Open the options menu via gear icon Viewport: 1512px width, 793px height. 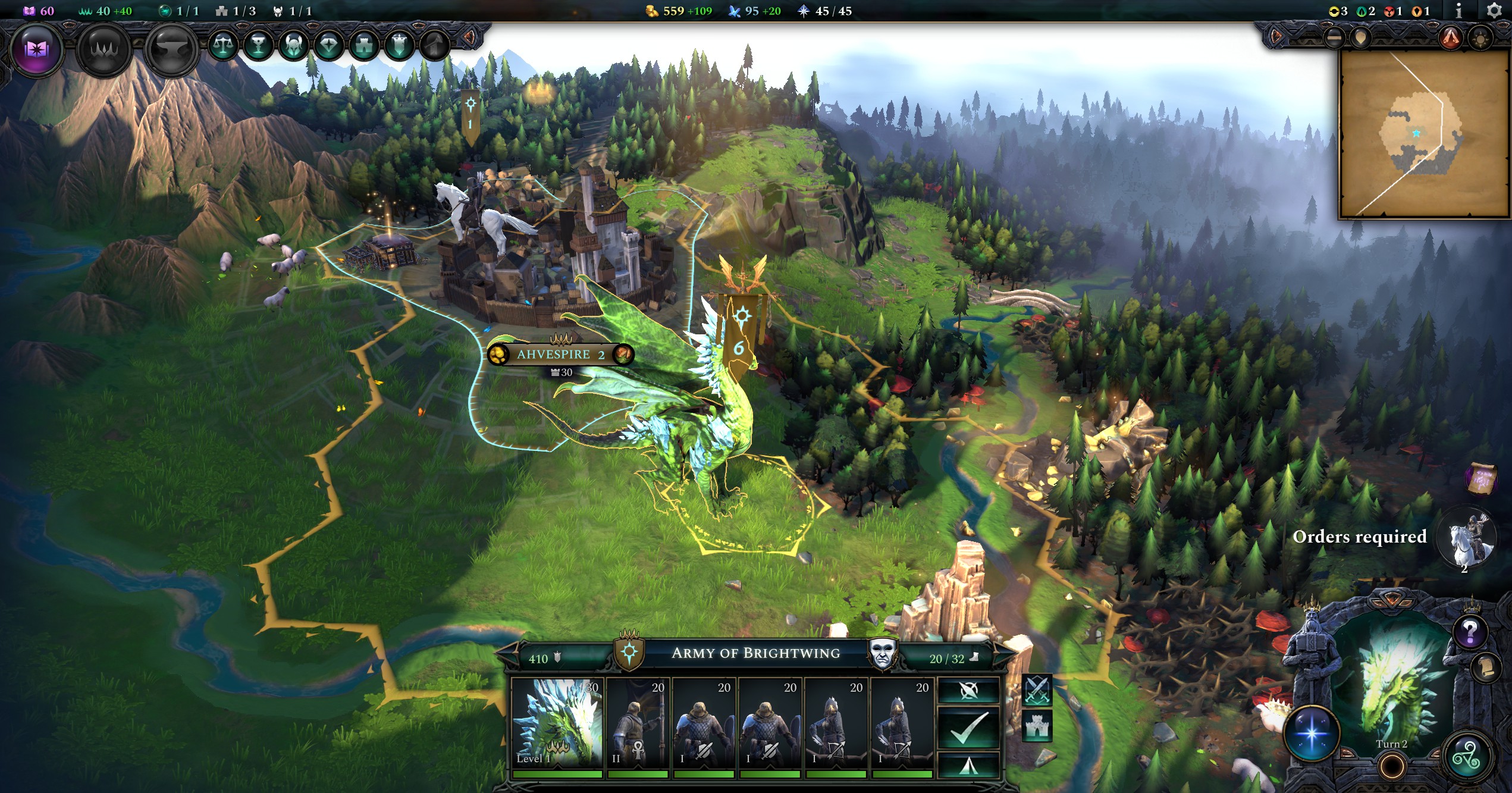click(x=1494, y=11)
